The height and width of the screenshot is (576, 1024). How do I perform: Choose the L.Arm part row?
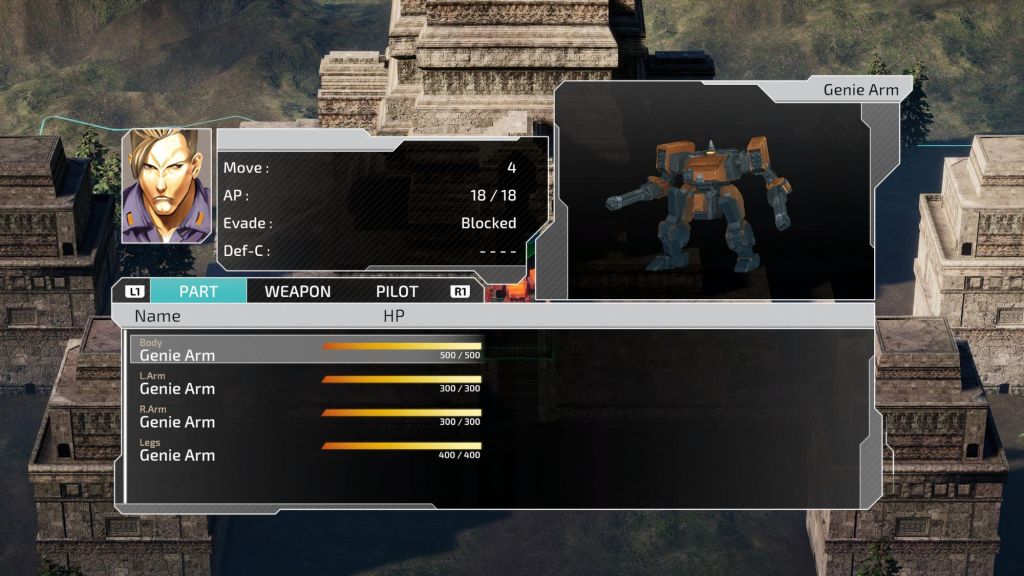[306, 383]
